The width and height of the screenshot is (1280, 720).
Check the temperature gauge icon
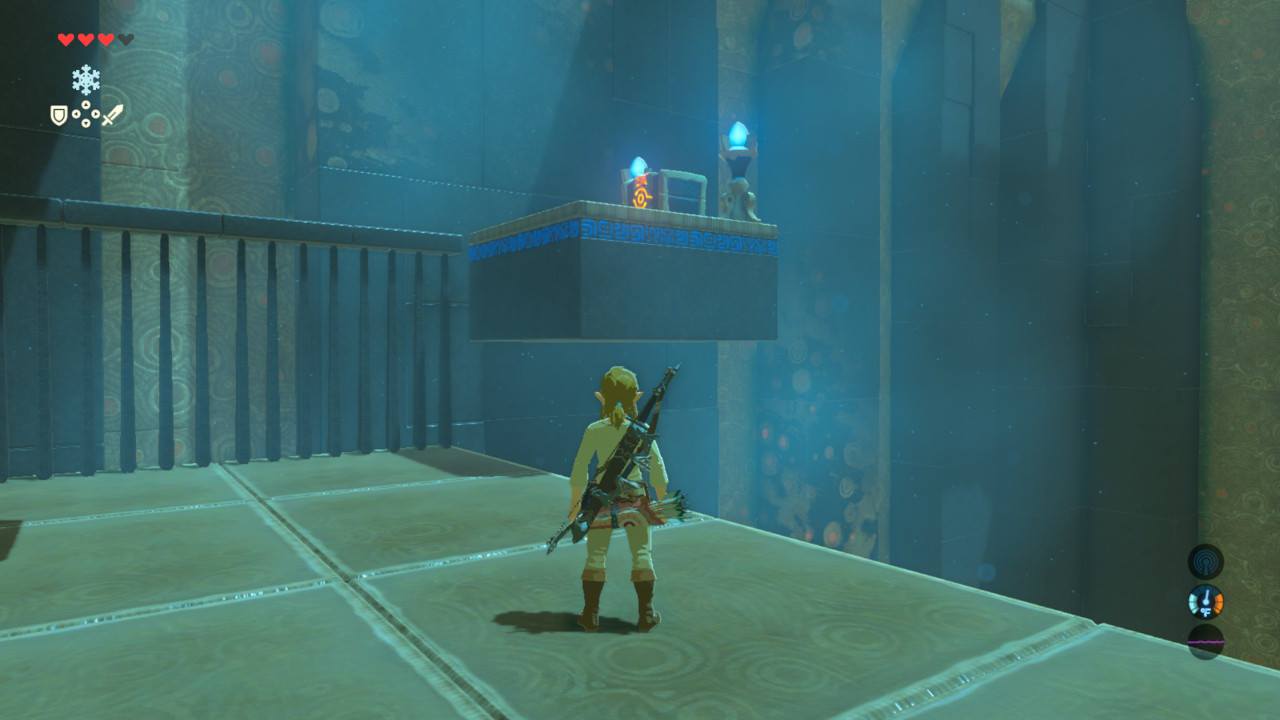pos(1205,602)
